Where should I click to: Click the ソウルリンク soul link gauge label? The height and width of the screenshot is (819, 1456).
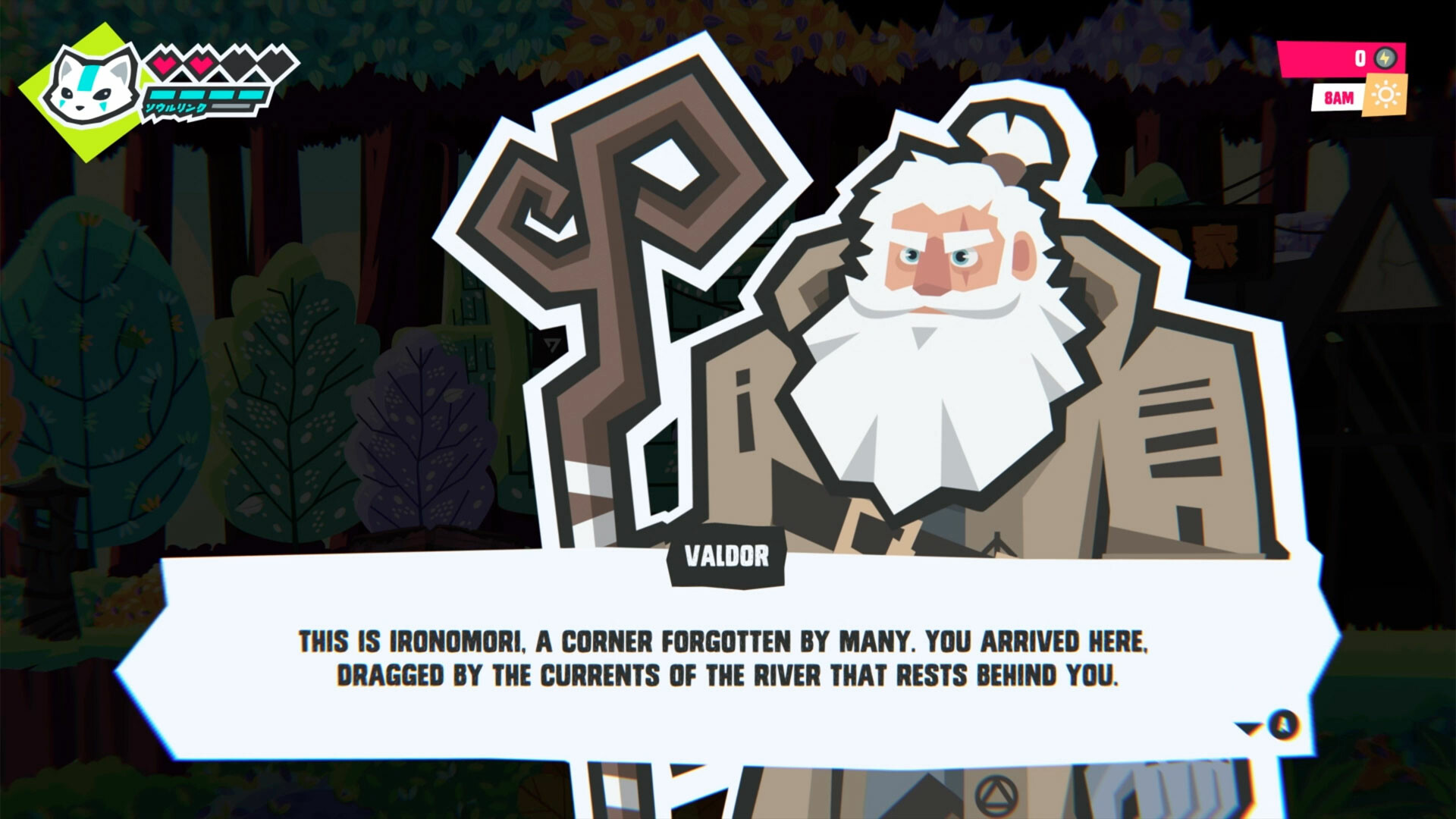pyautogui.click(x=176, y=108)
